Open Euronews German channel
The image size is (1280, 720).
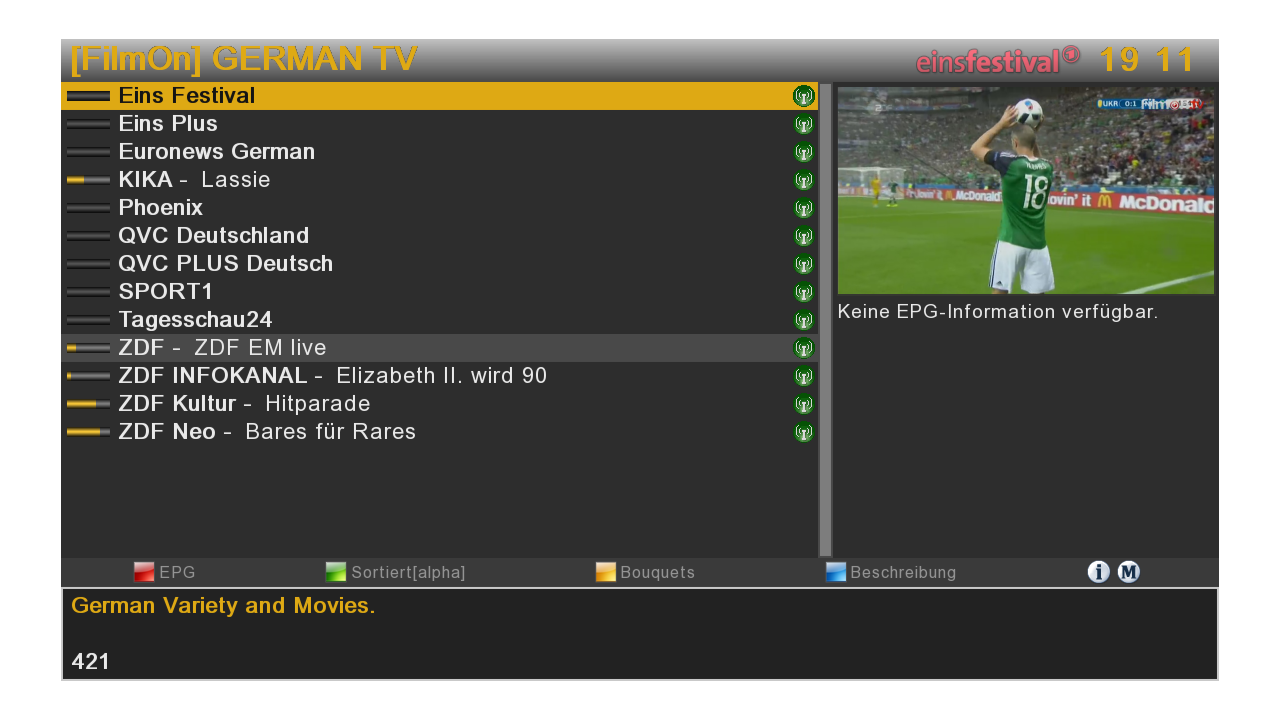click(216, 152)
